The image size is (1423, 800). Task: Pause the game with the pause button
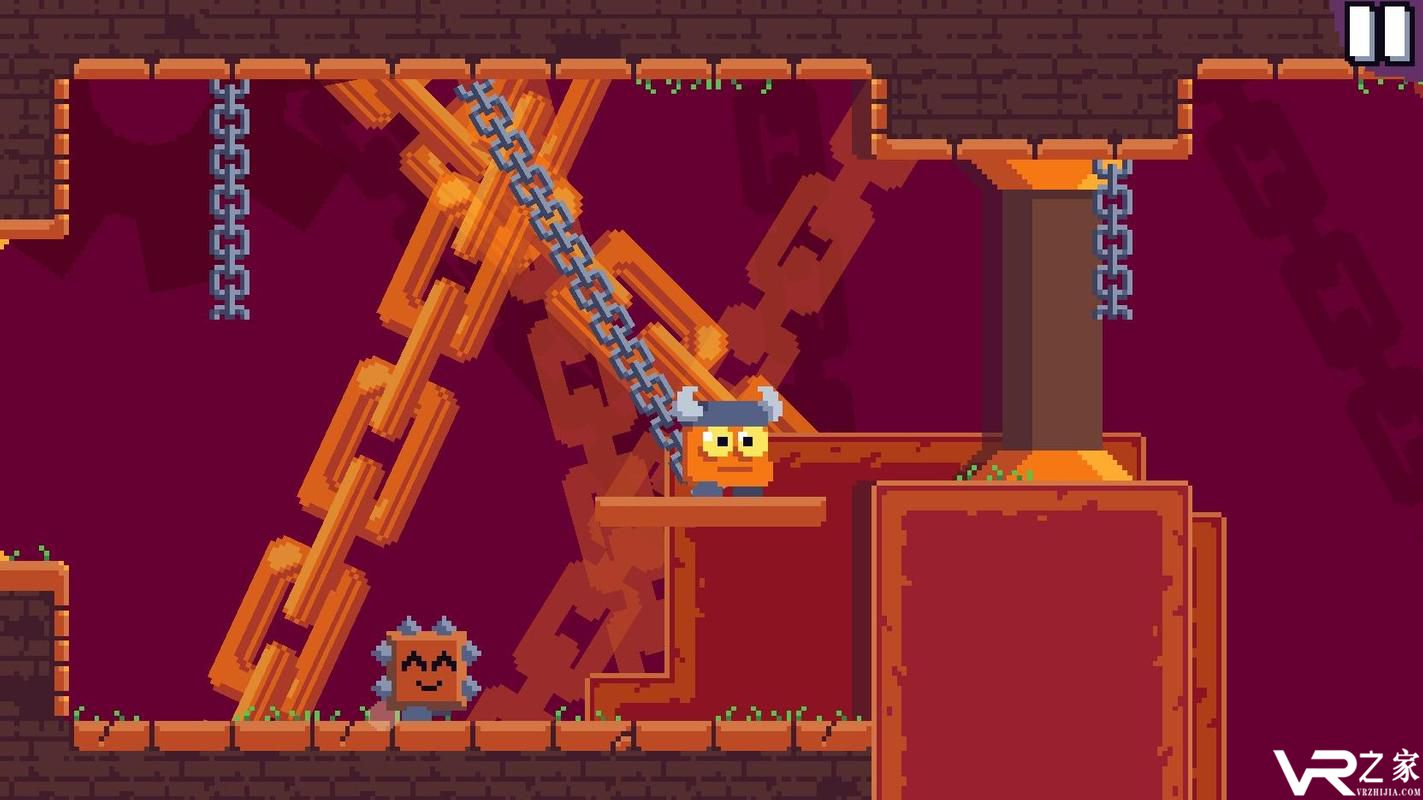tap(1378, 32)
